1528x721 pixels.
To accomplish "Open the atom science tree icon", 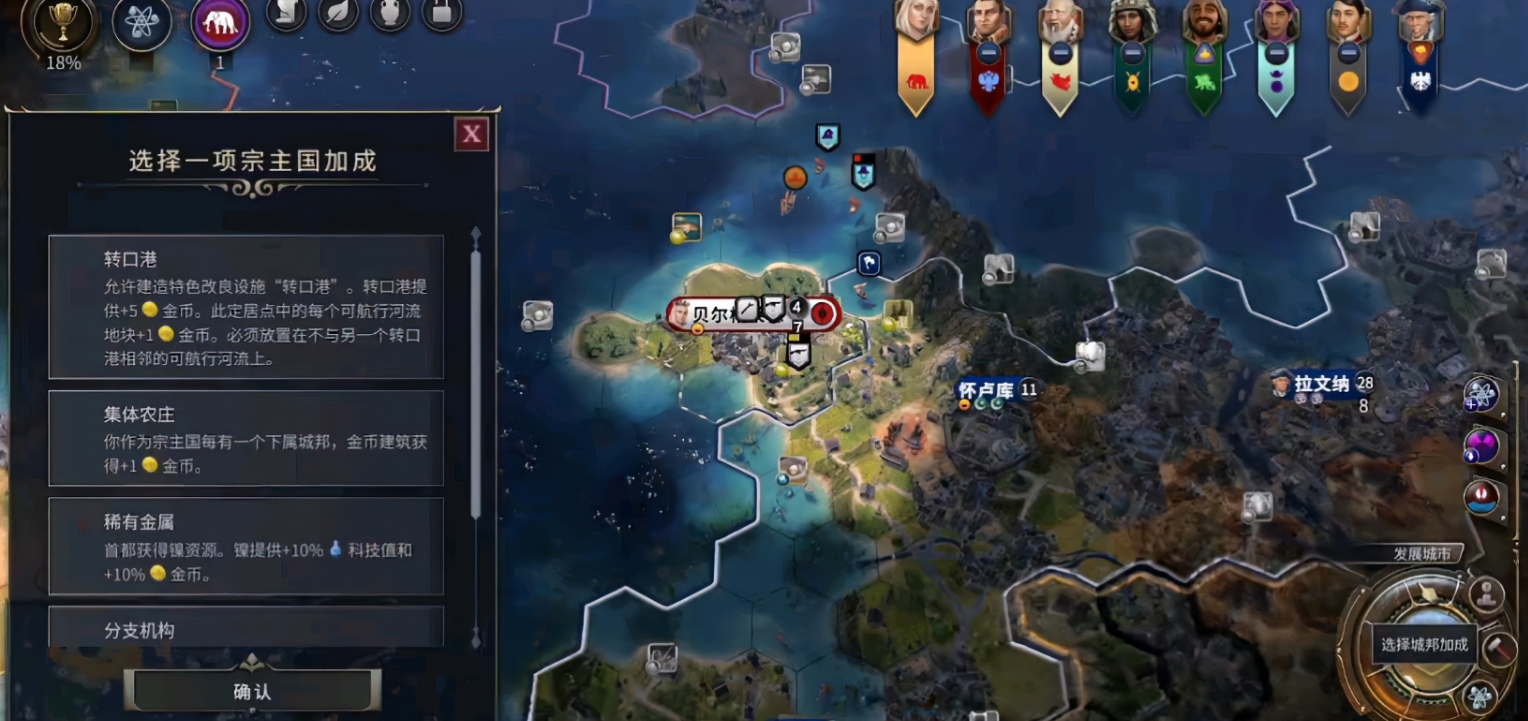I will 142,22.
